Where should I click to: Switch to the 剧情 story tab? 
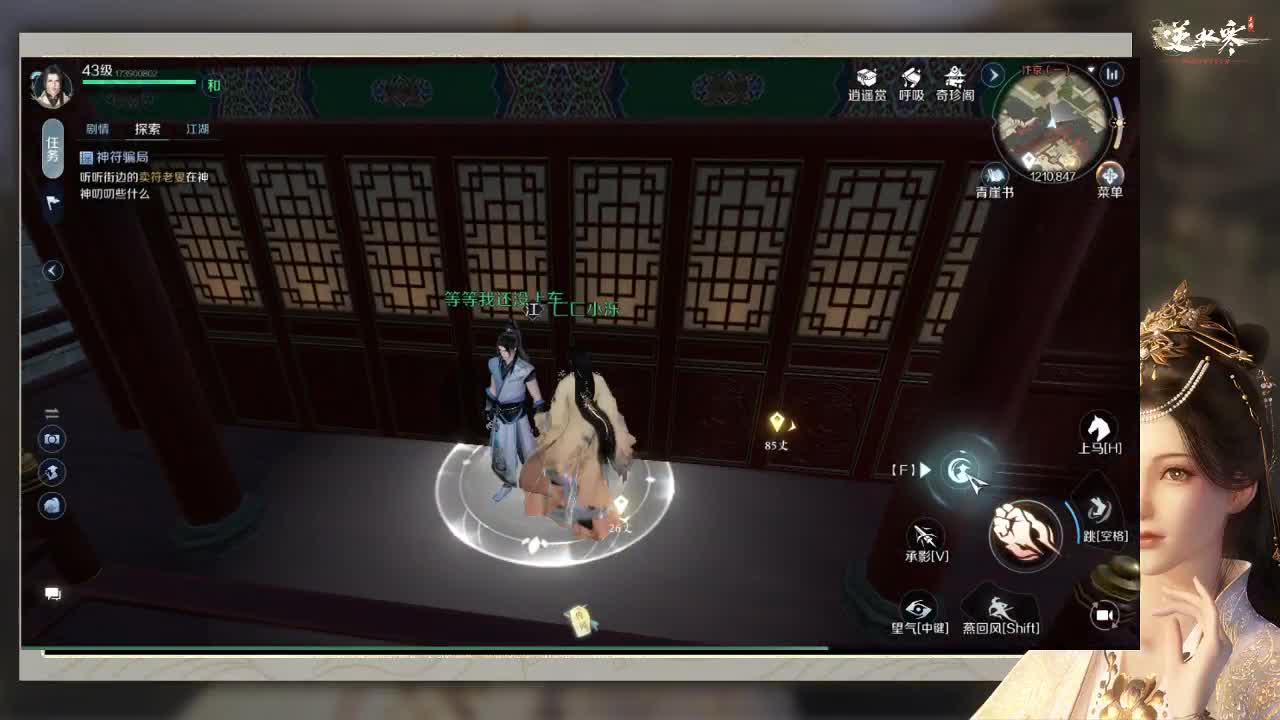98,128
